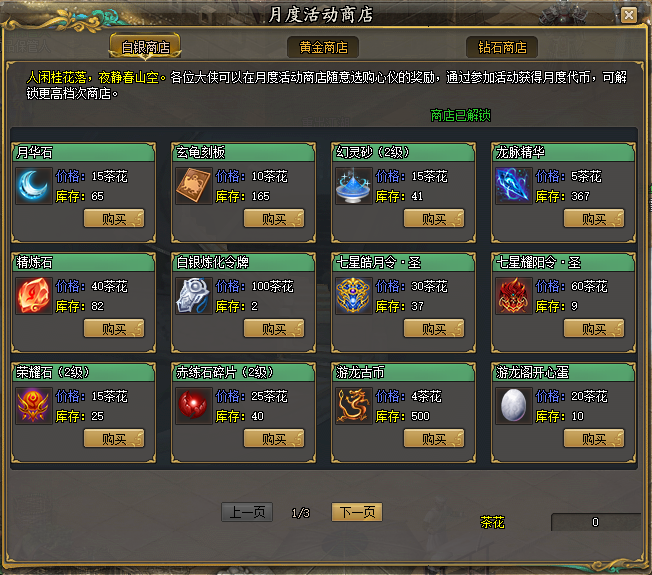Image resolution: width=652 pixels, height=575 pixels.
Task: Buy 游龙古币 for 4 茶花
Action: pos(434,439)
